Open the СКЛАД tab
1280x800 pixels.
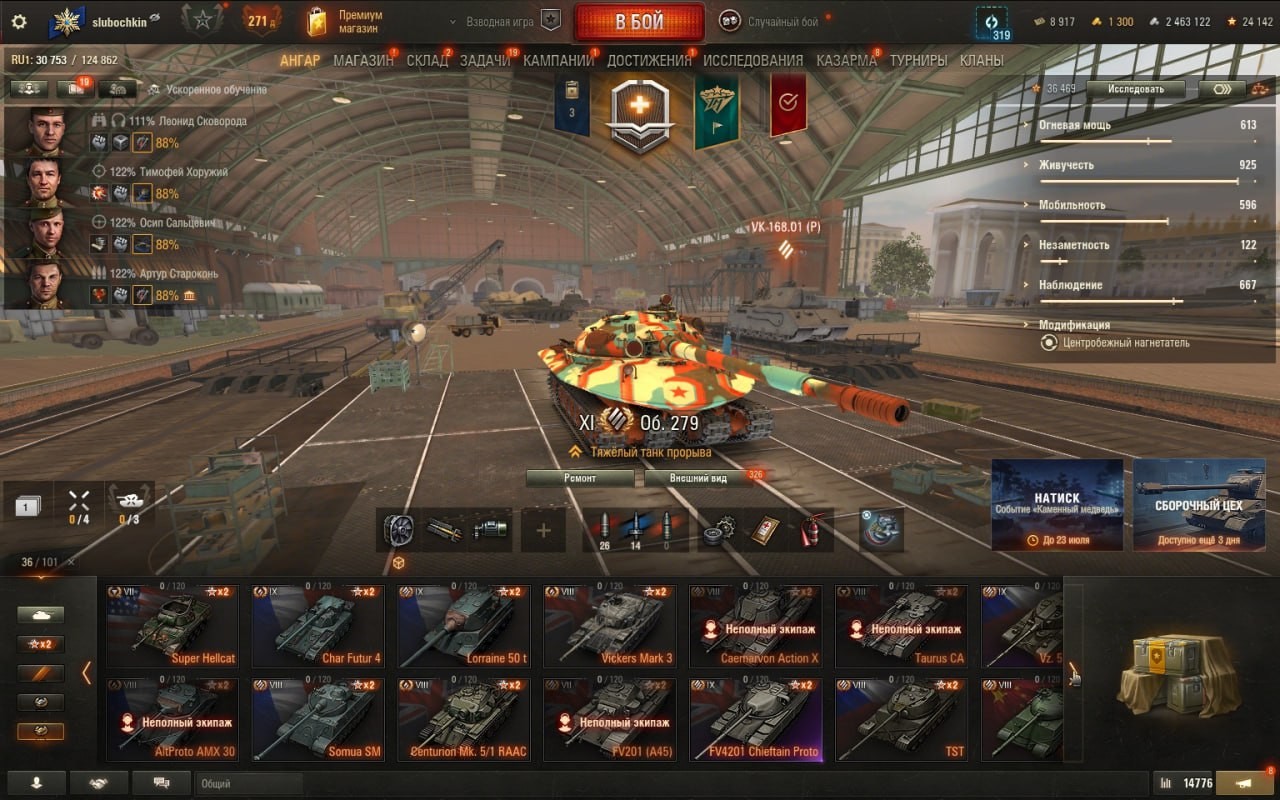click(x=427, y=60)
